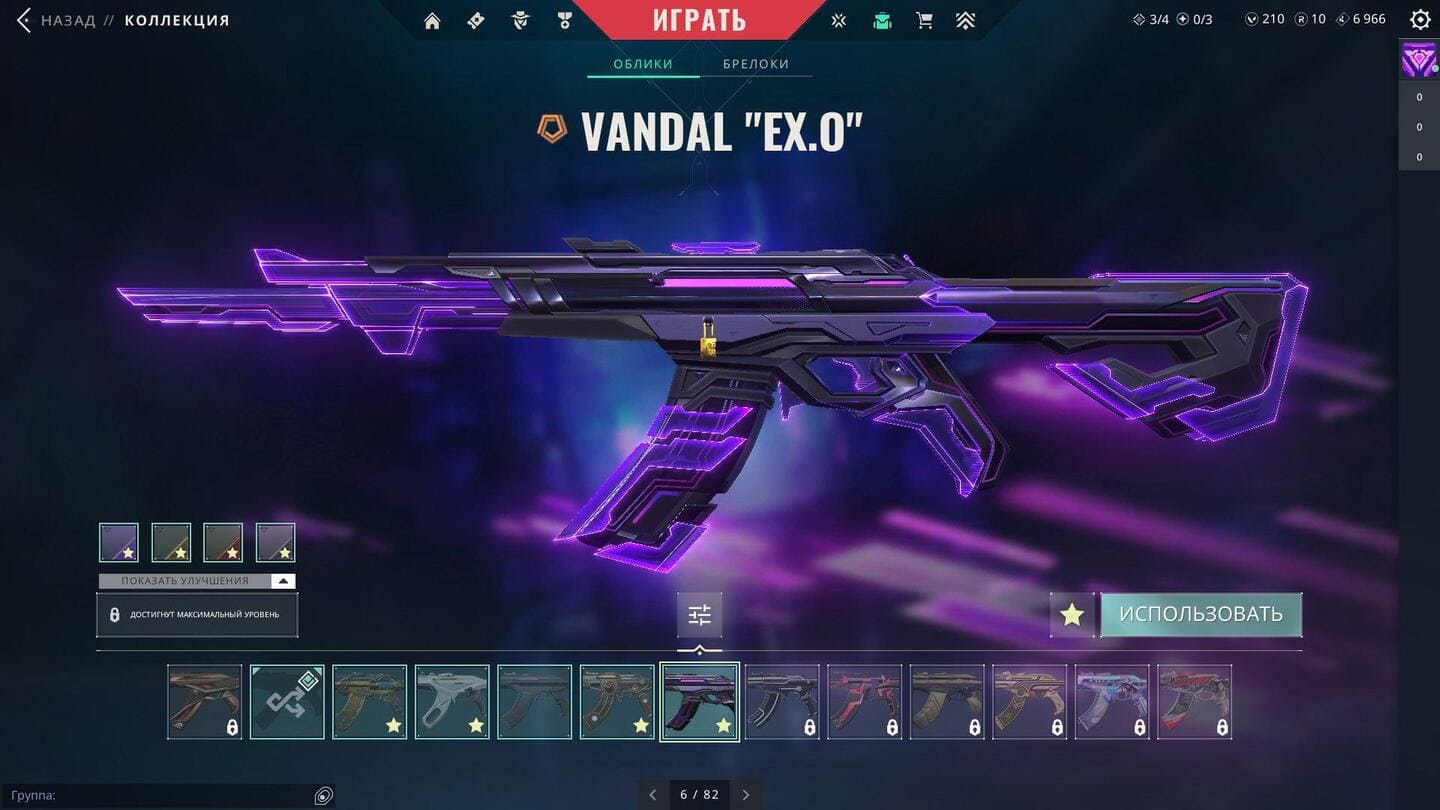Viewport: 1440px width, 810px height.
Task: Open the battle pass ticket icon
Action: 476,21
